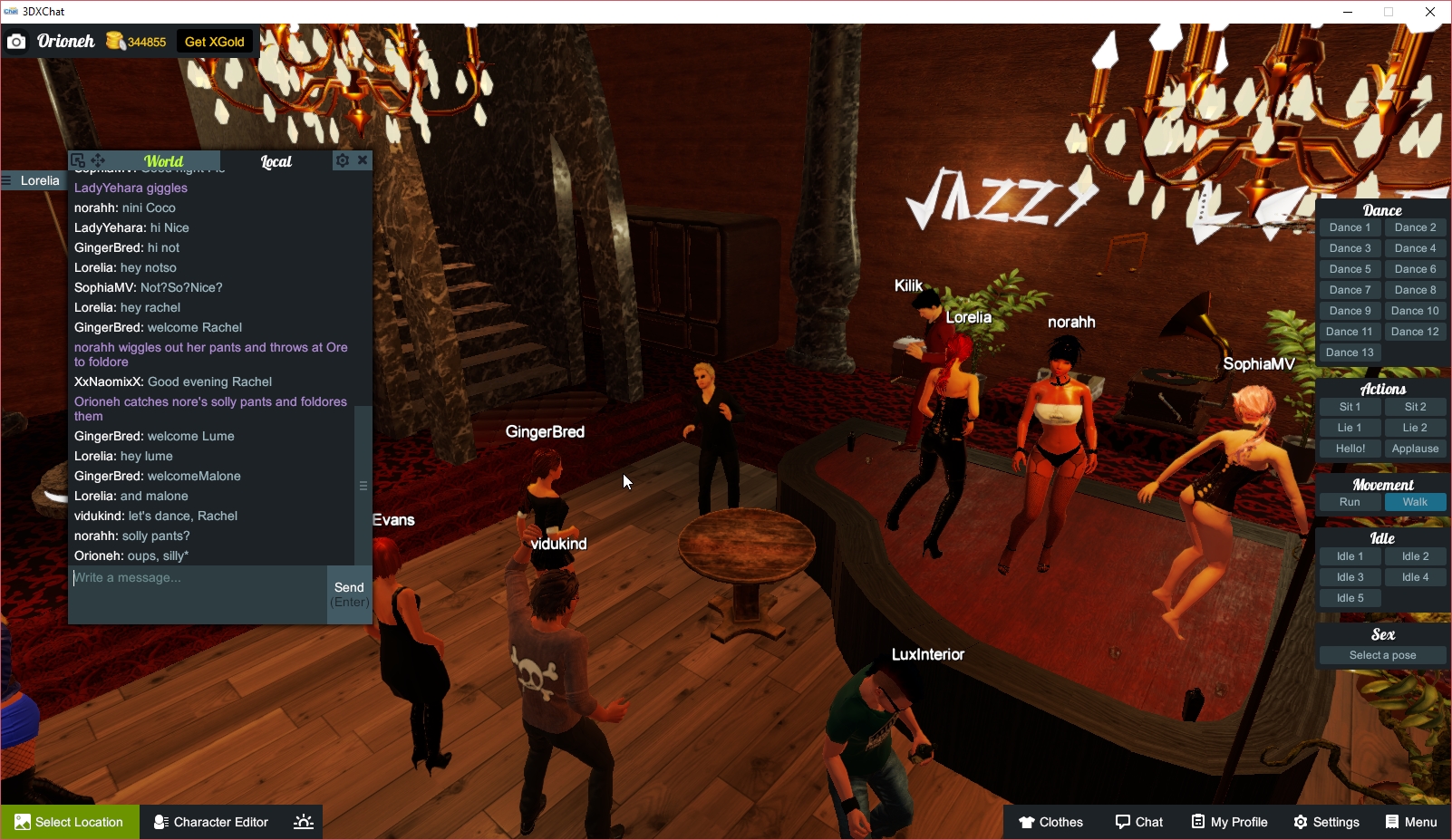
Task: Take a screenshot with the camera icon
Action: point(15,42)
